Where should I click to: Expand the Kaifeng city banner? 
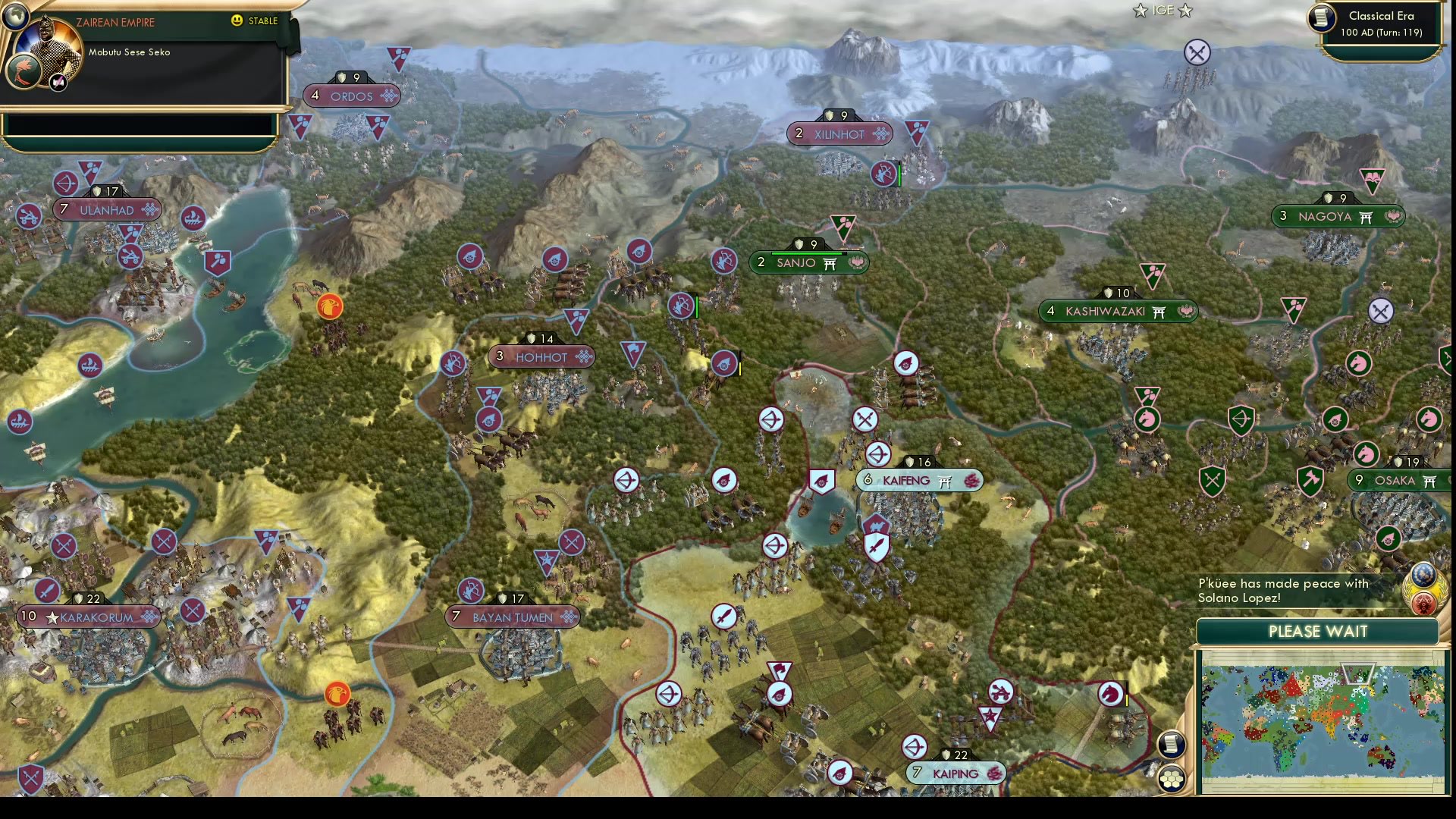[919, 479]
